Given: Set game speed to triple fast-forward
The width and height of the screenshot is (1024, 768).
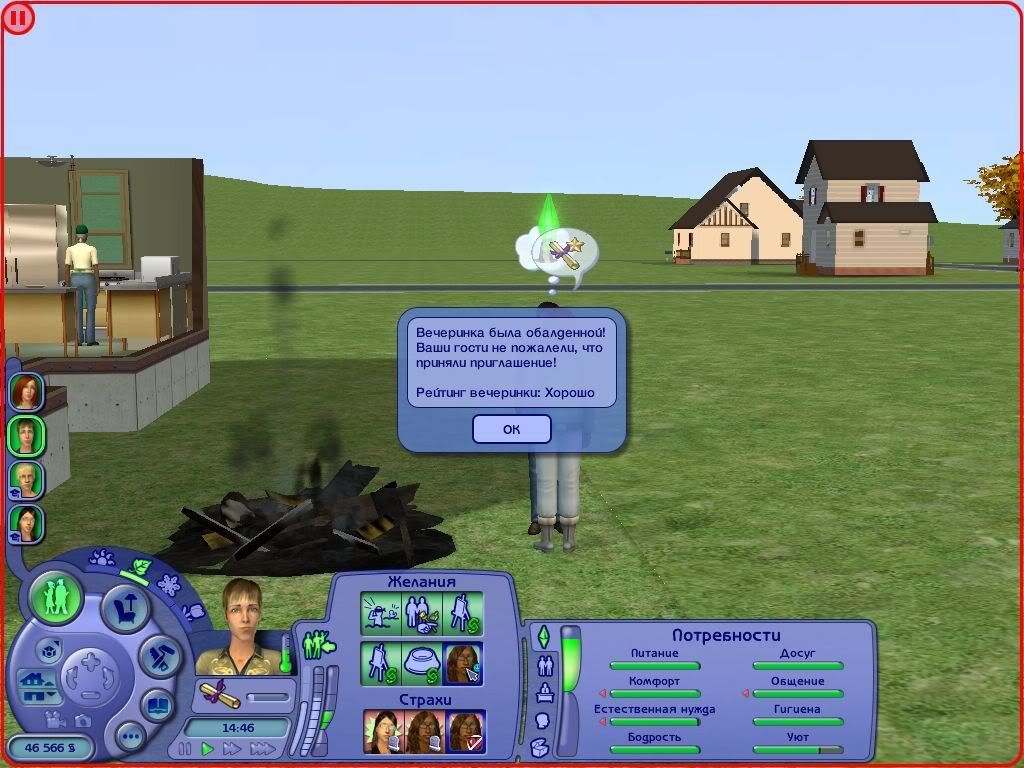Looking at the screenshot, I should [x=262, y=748].
